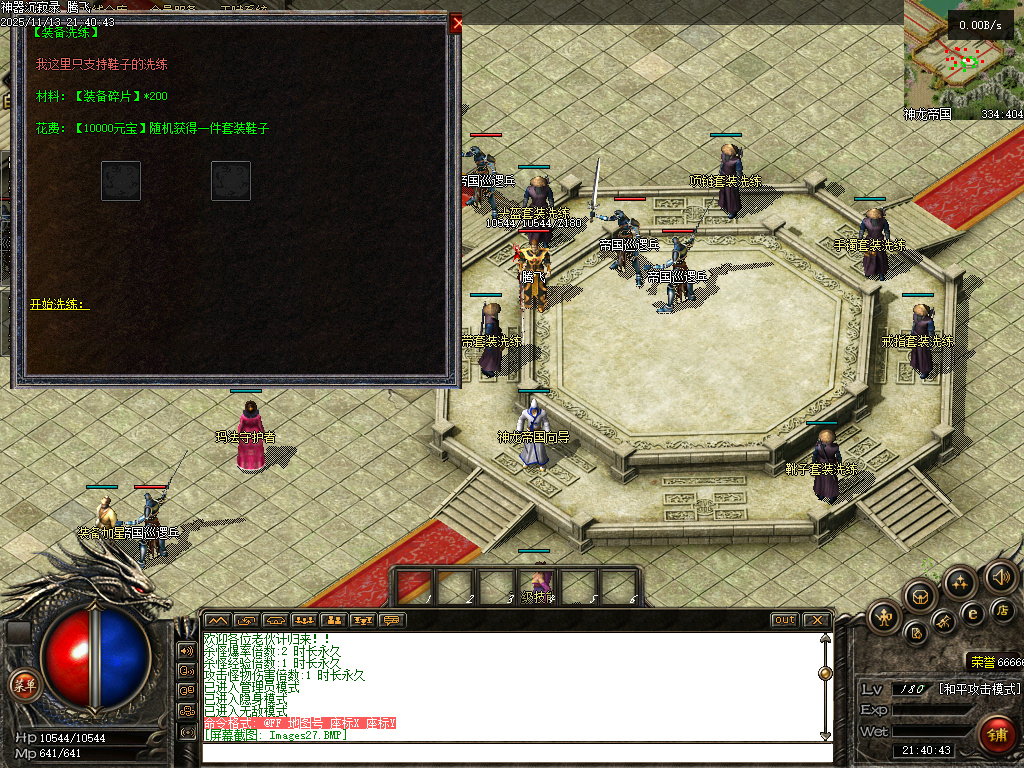The width and height of the screenshot is (1024, 768).
Task: Open the character equipment round icon
Action: (x=885, y=615)
